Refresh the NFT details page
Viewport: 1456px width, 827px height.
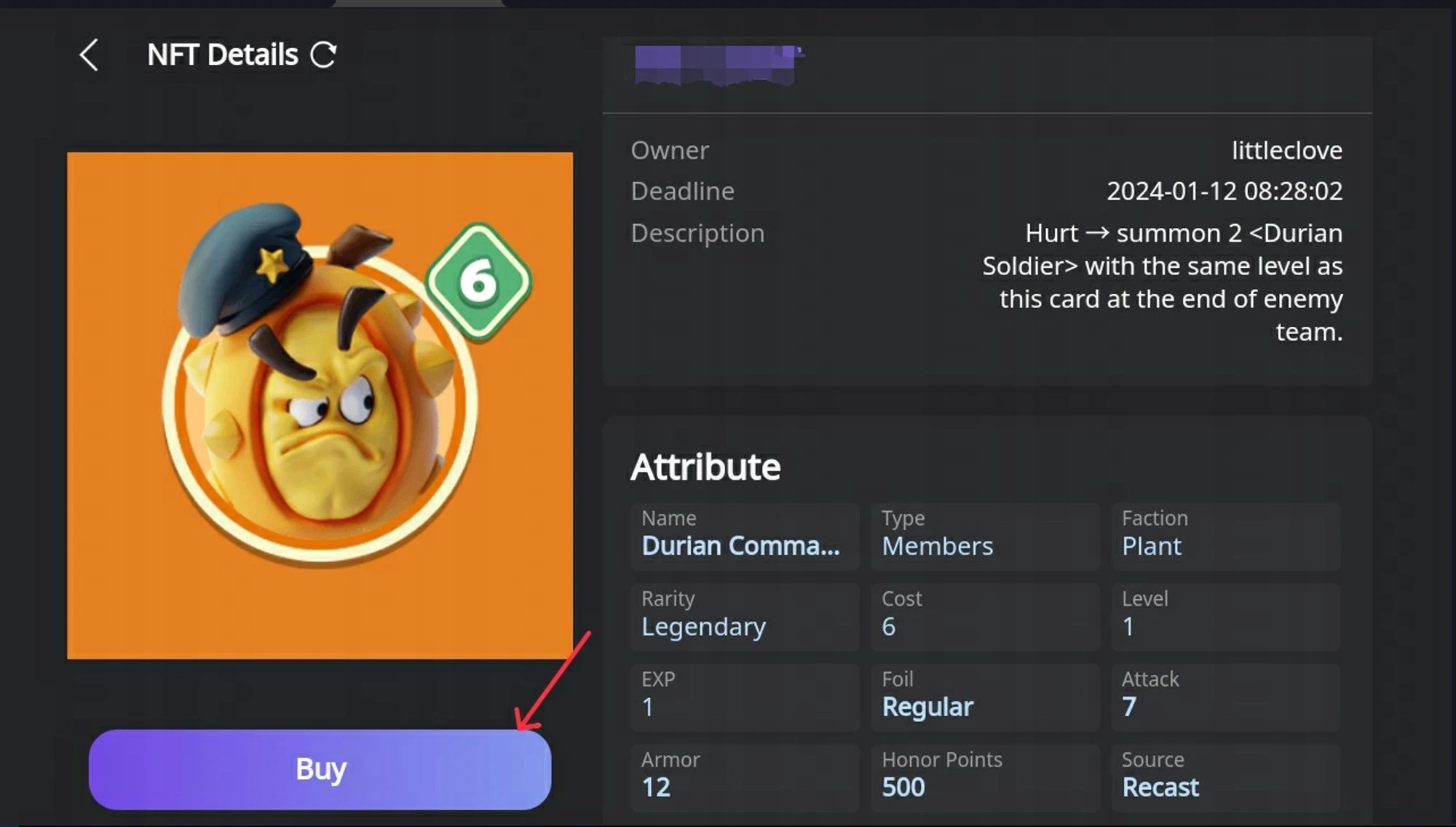(x=325, y=53)
